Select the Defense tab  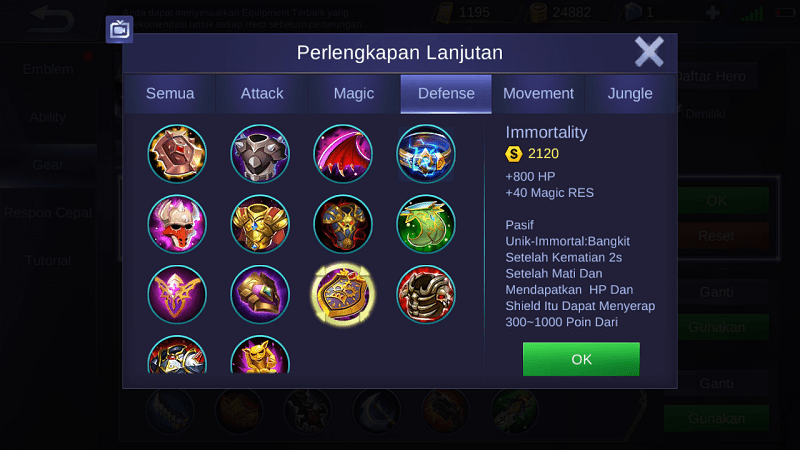[445, 94]
